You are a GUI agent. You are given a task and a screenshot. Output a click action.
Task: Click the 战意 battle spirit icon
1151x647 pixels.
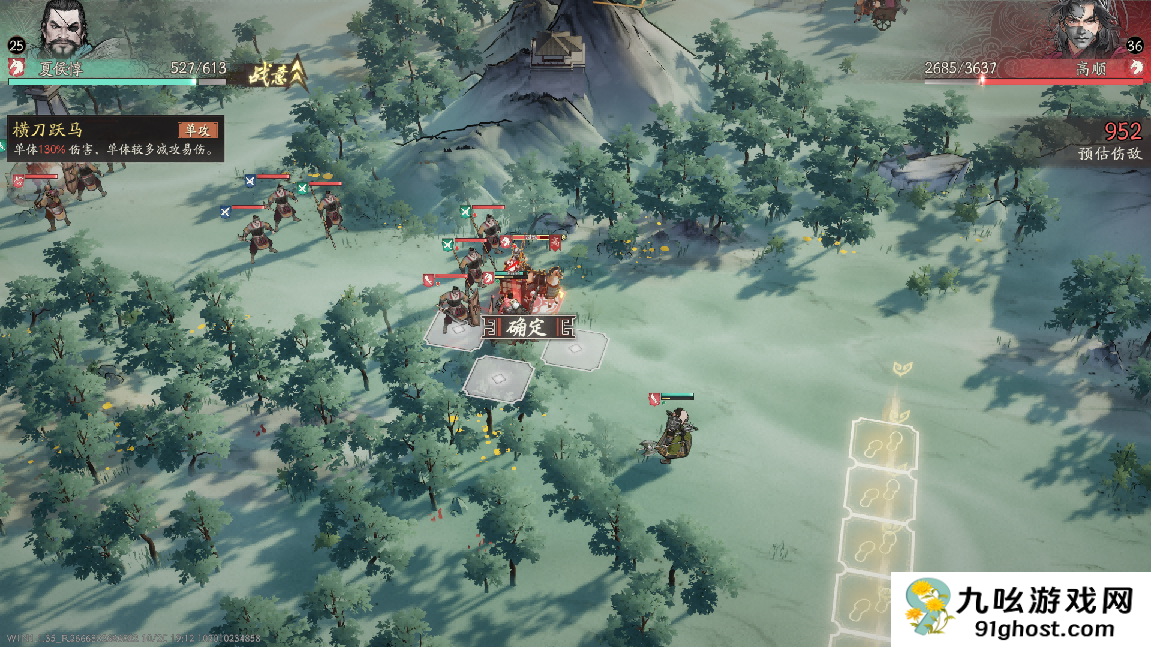tap(266, 72)
